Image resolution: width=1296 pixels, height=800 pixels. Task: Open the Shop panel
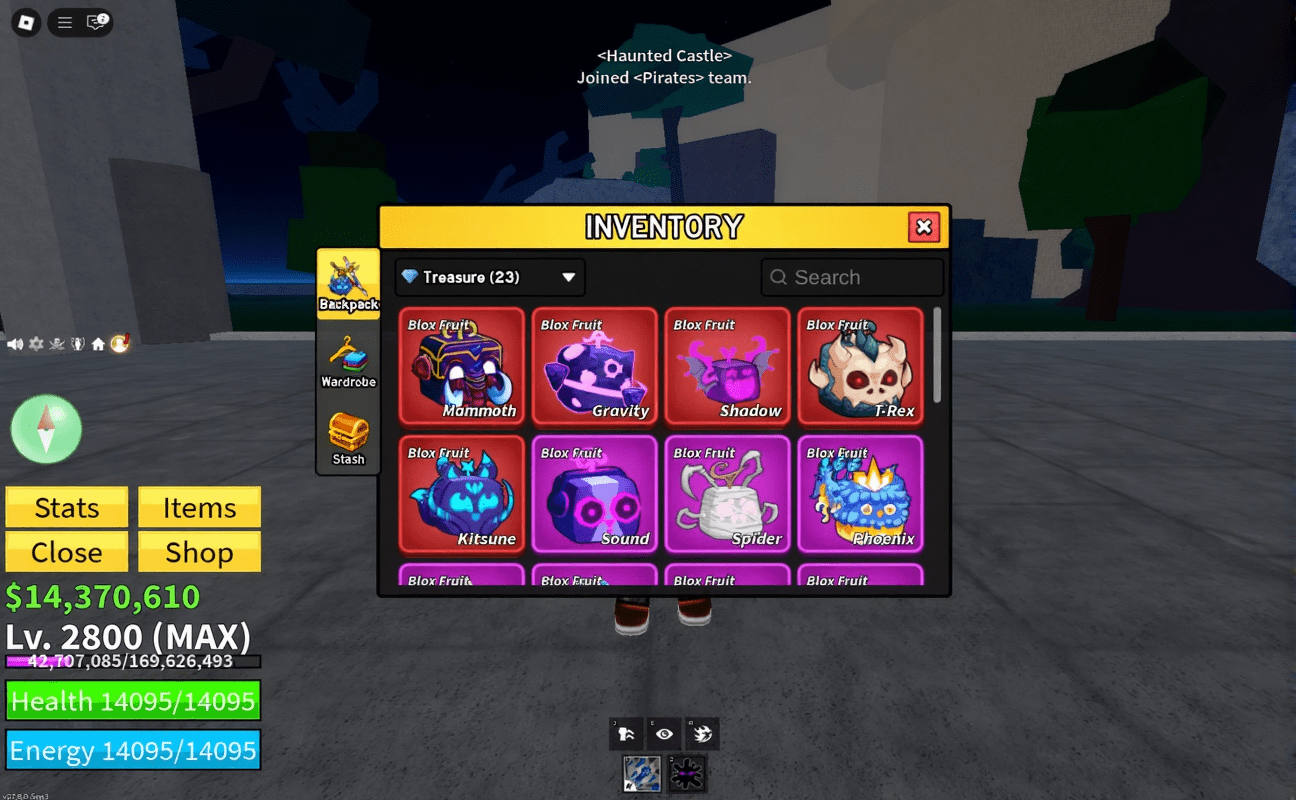[x=199, y=552]
